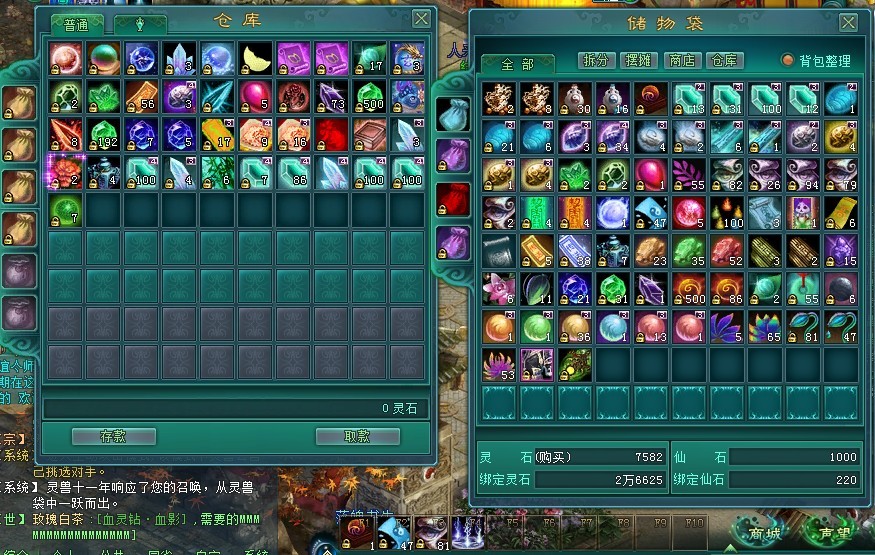Select the pink lotus flower item

coord(497,289)
